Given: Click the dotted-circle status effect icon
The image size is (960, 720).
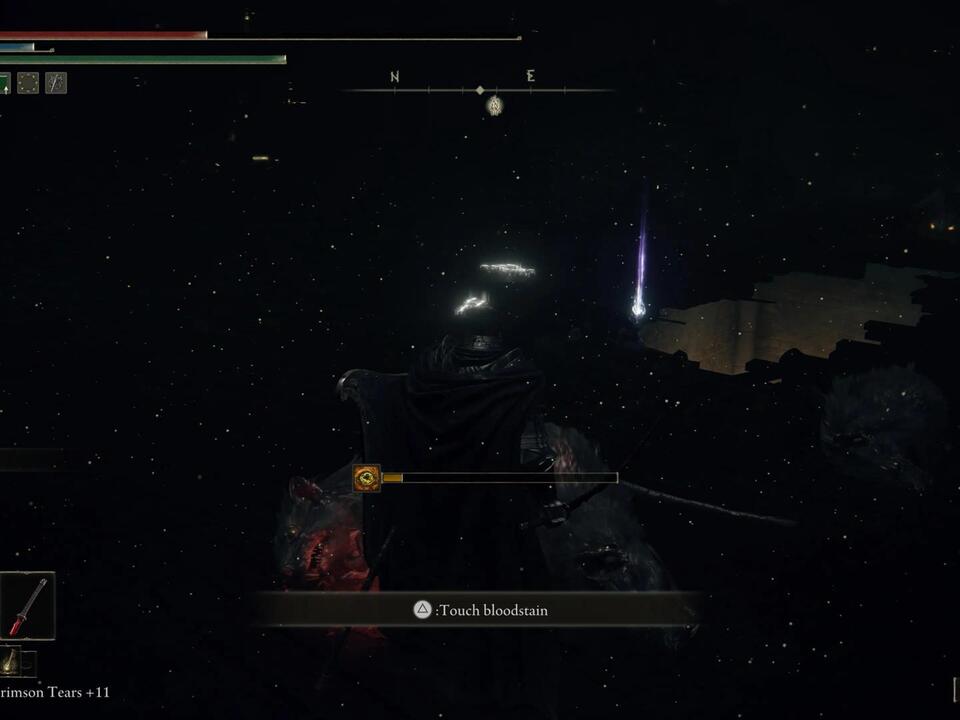Looking at the screenshot, I should tap(28, 84).
